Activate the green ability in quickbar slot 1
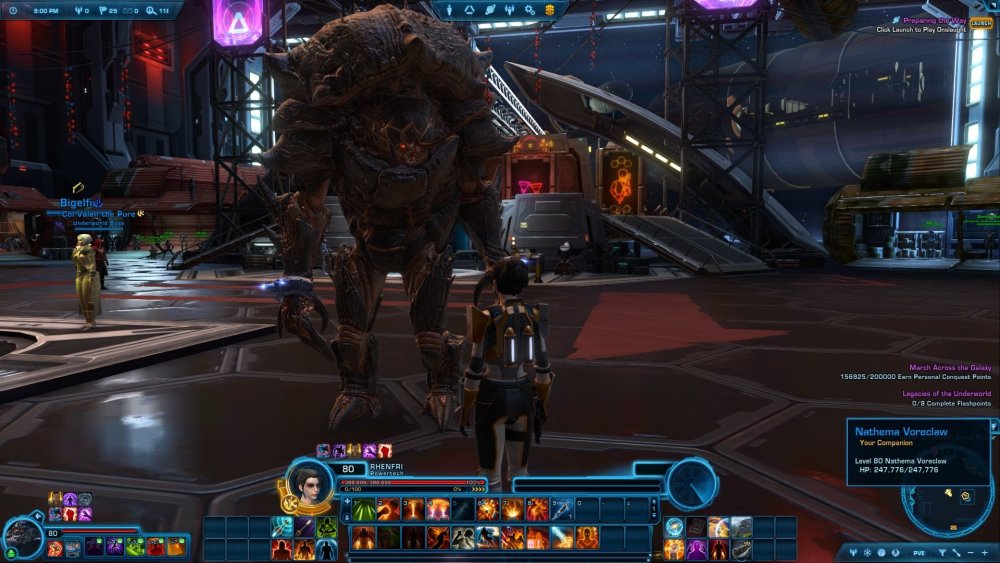 pos(364,510)
